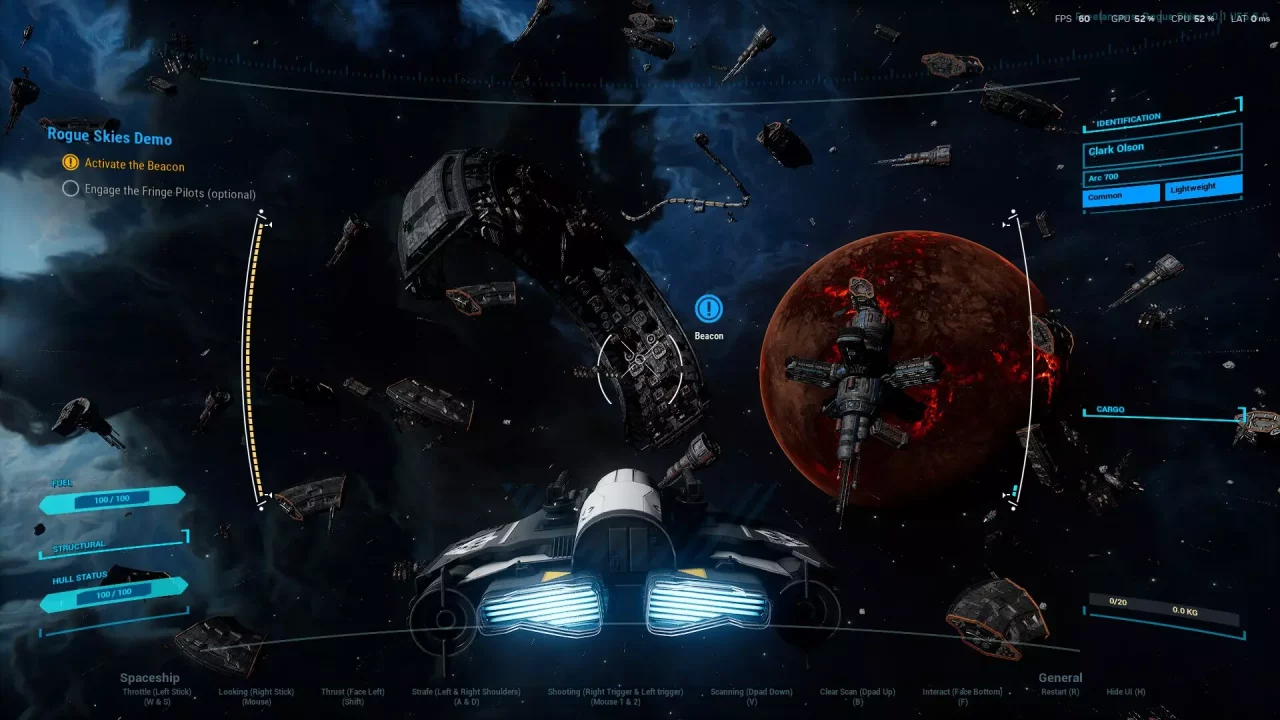Select the Clear Scan control label
The image size is (1280, 720).
(x=857, y=690)
